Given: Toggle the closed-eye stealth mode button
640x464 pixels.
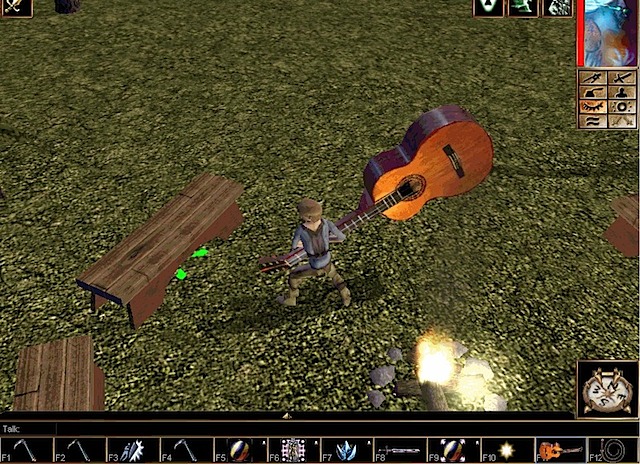Looking at the screenshot, I should (x=593, y=105).
